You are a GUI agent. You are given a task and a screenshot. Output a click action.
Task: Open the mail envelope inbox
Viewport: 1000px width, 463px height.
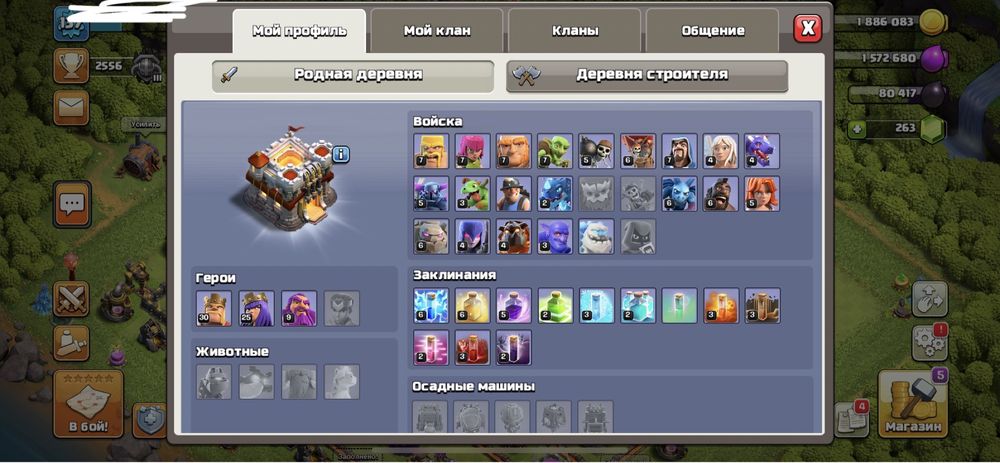[x=72, y=104]
